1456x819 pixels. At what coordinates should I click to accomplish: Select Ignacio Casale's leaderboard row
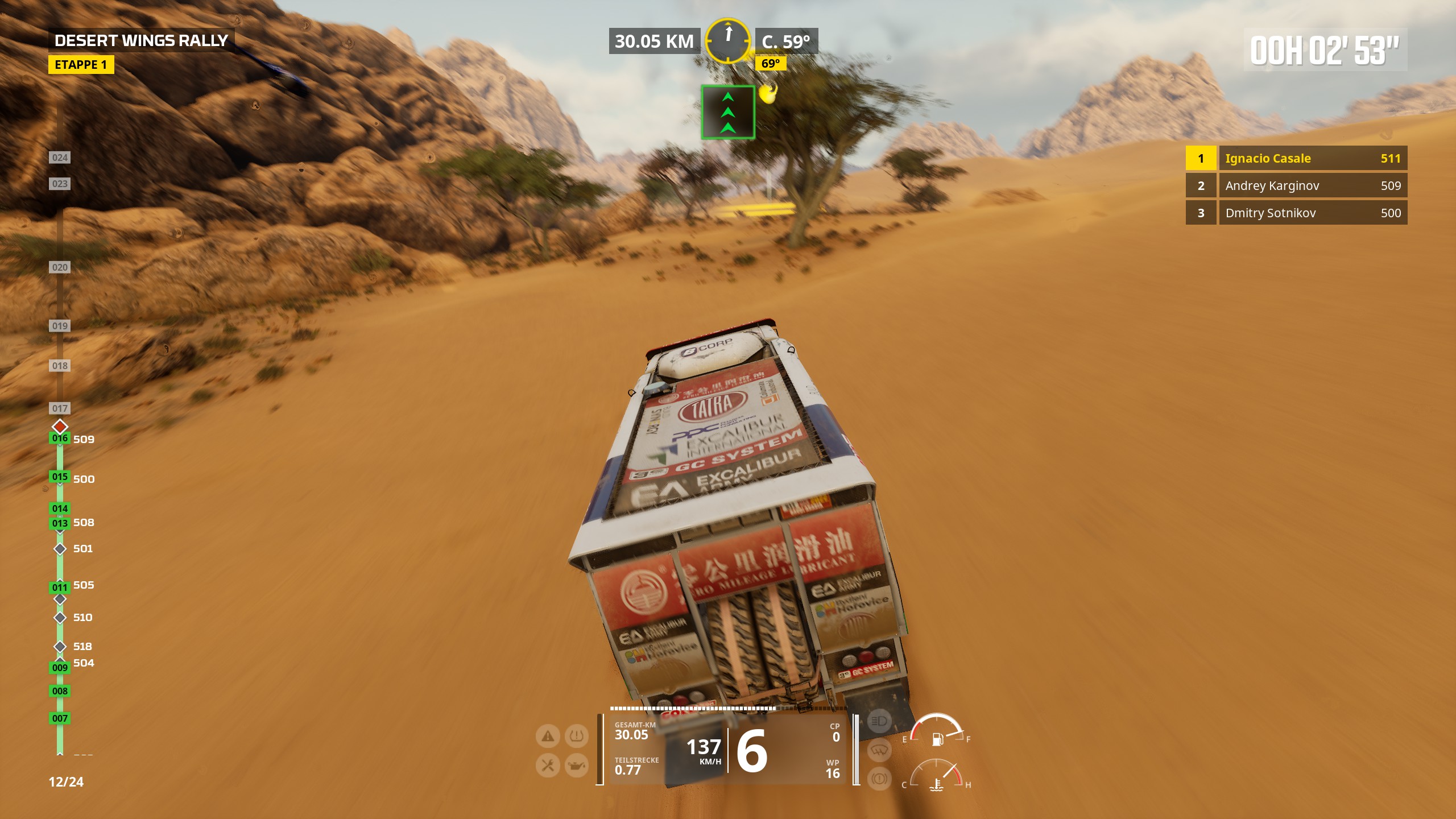1296,158
